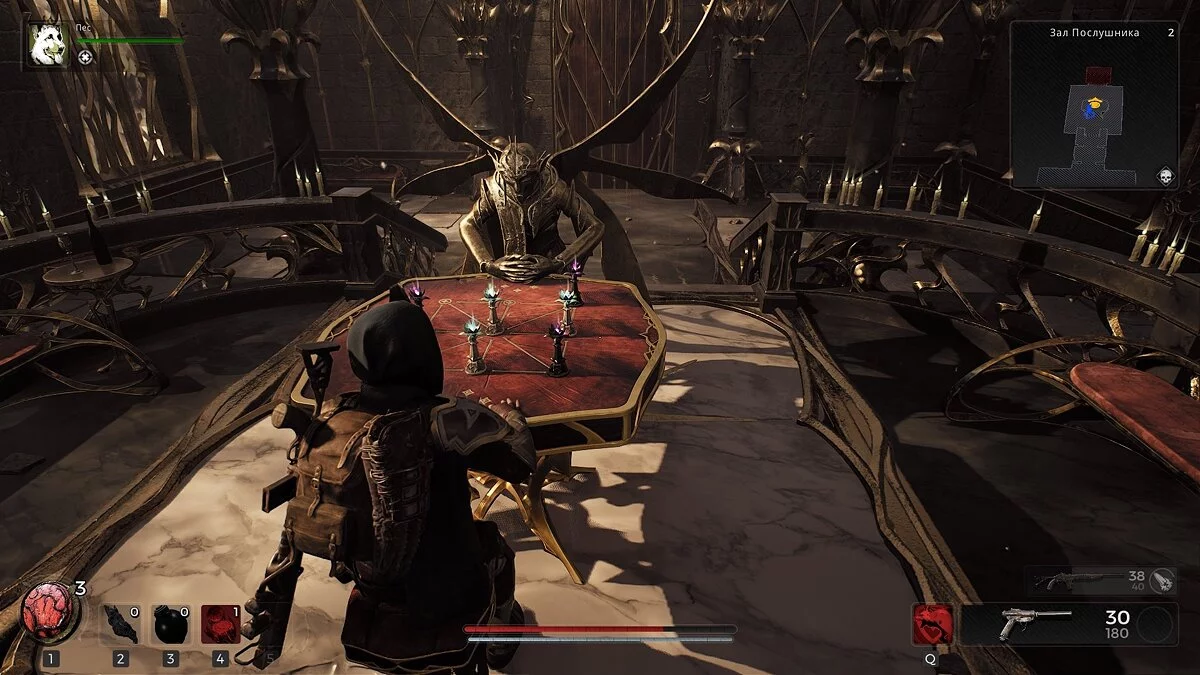Image resolution: width=1200 pixels, height=675 pixels.
Task: Choose the black bomb quick slot
Action: click(x=170, y=625)
